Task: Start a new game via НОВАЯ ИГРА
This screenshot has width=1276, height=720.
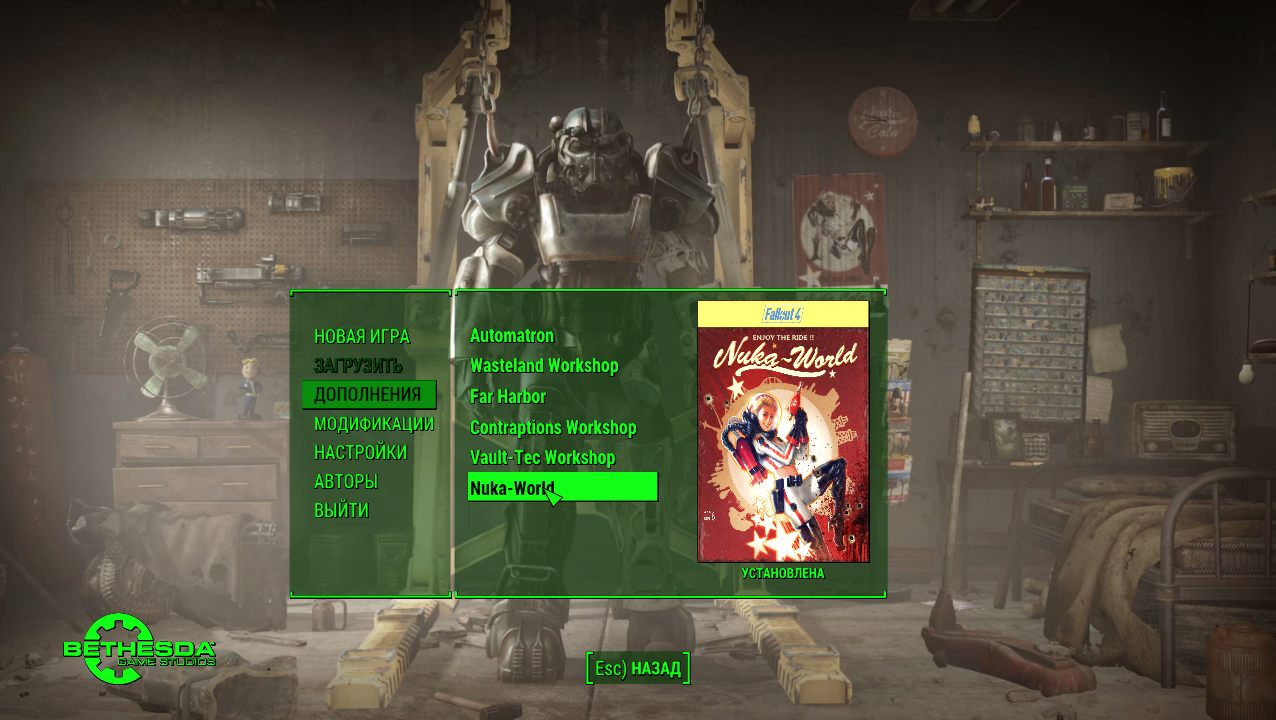Action: (x=361, y=337)
